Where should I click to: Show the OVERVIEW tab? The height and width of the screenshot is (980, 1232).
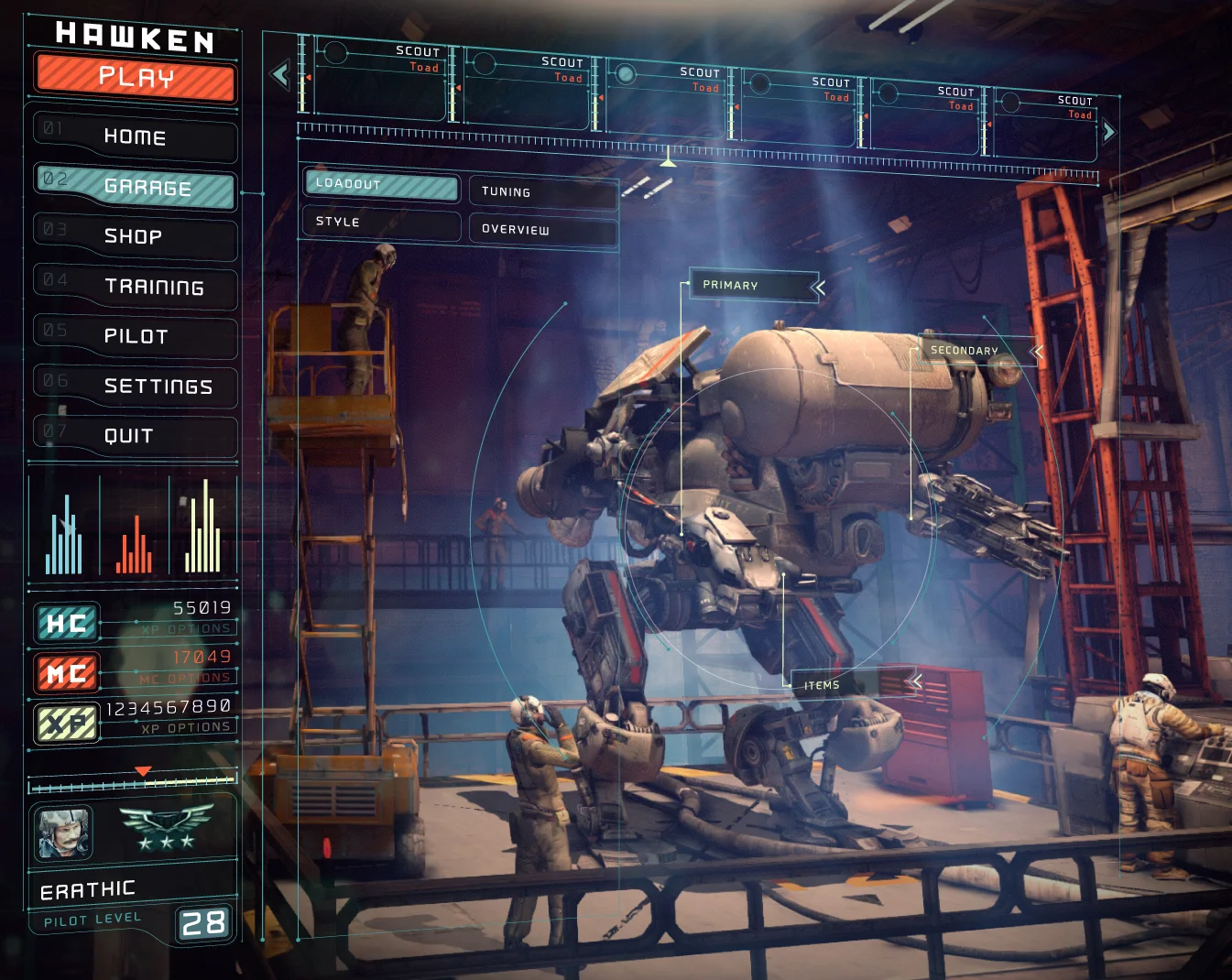point(542,230)
